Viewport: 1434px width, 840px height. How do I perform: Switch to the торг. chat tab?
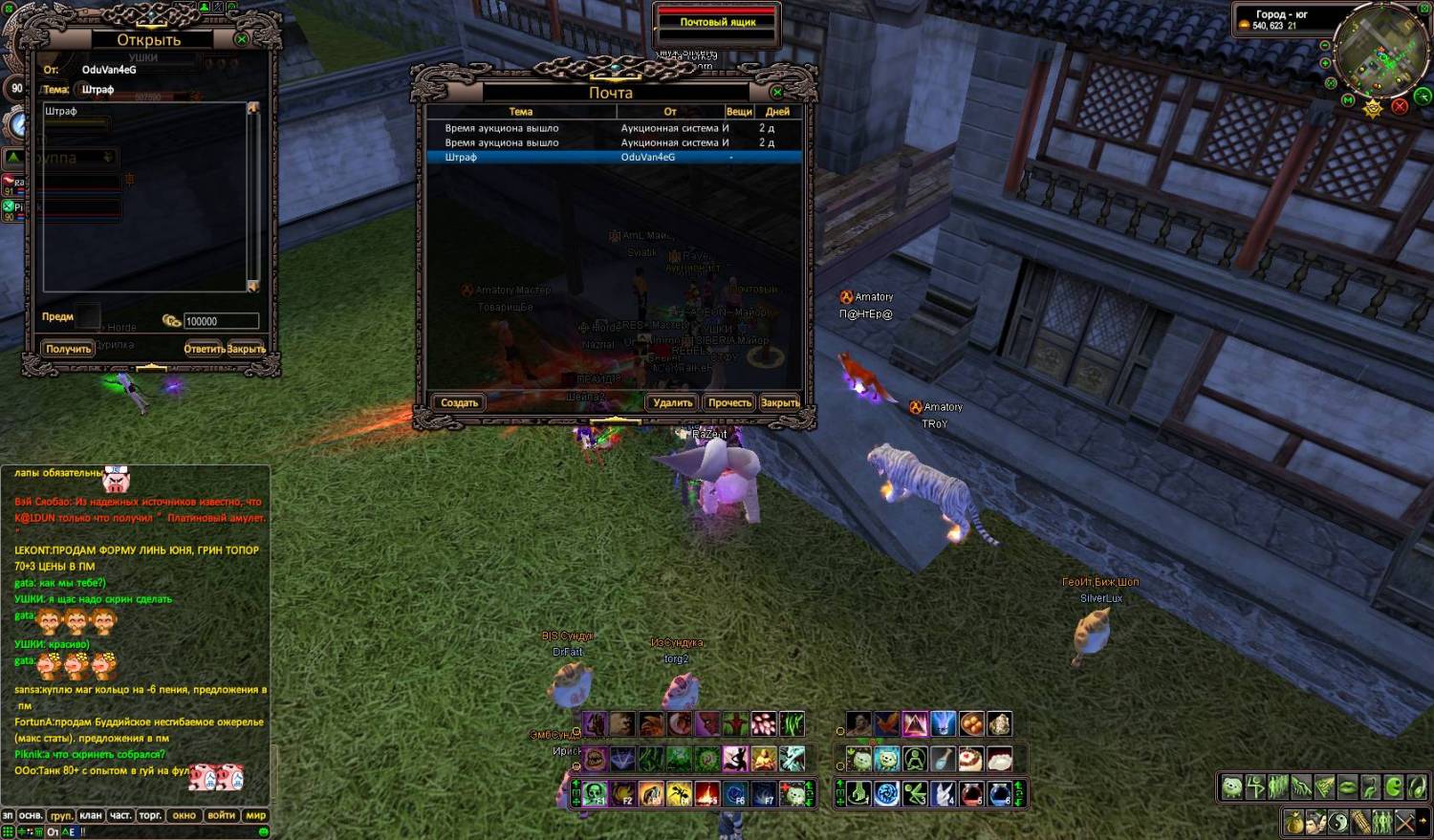tap(150, 815)
